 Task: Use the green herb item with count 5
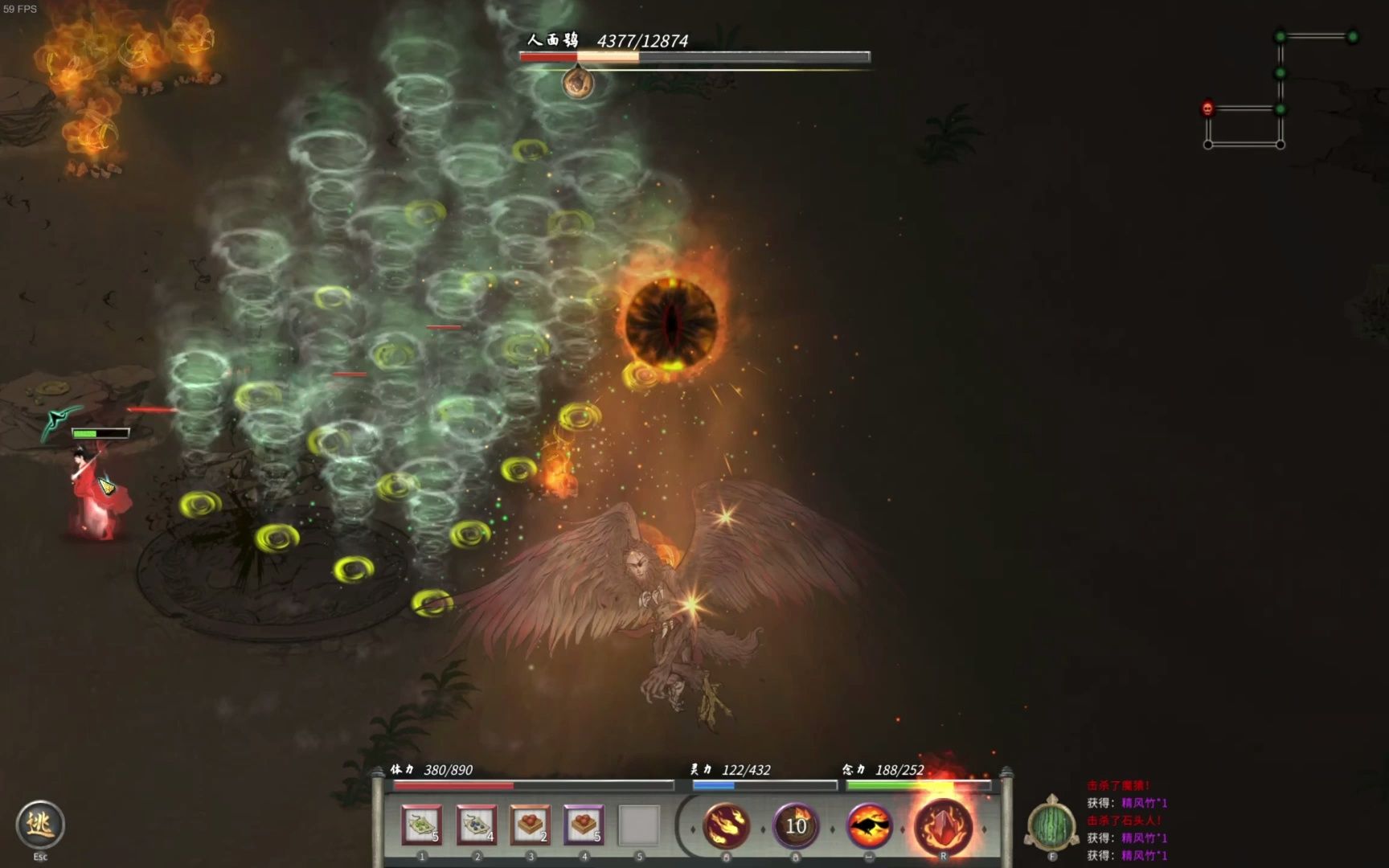pos(422,825)
